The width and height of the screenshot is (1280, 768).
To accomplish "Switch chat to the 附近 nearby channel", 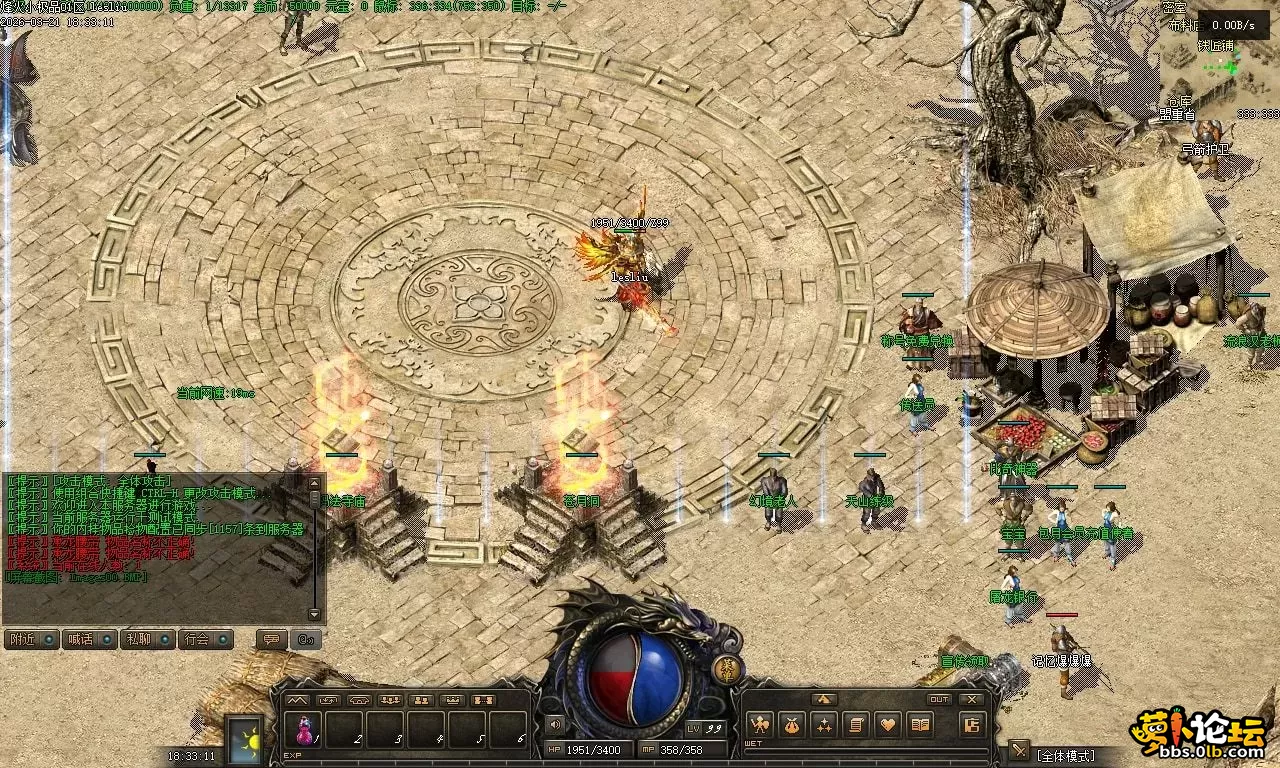I will (x=31, y=639).
